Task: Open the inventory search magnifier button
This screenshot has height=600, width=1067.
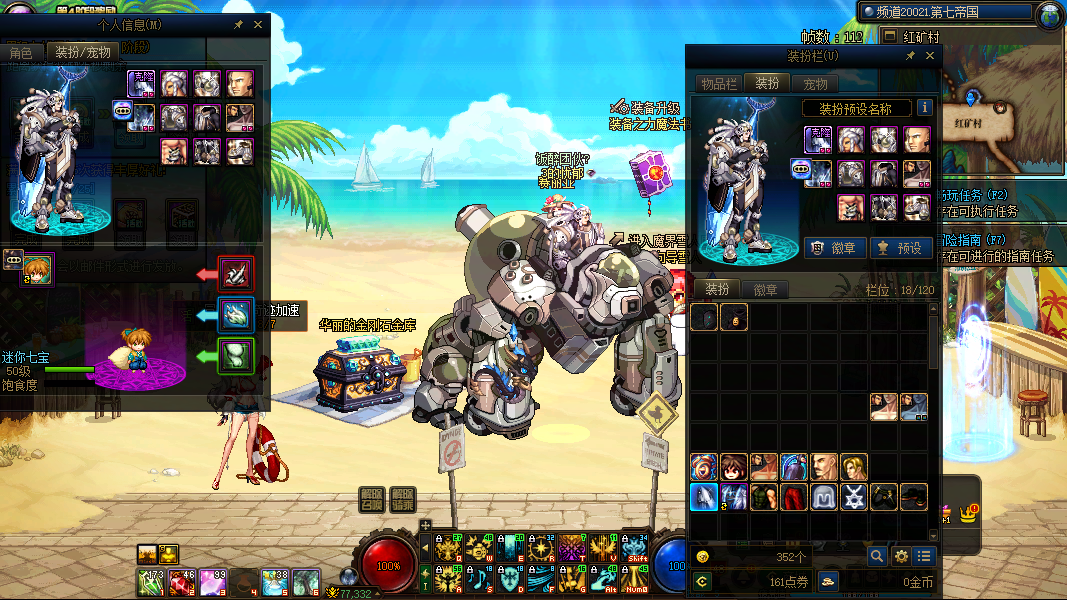Action: 877,556
